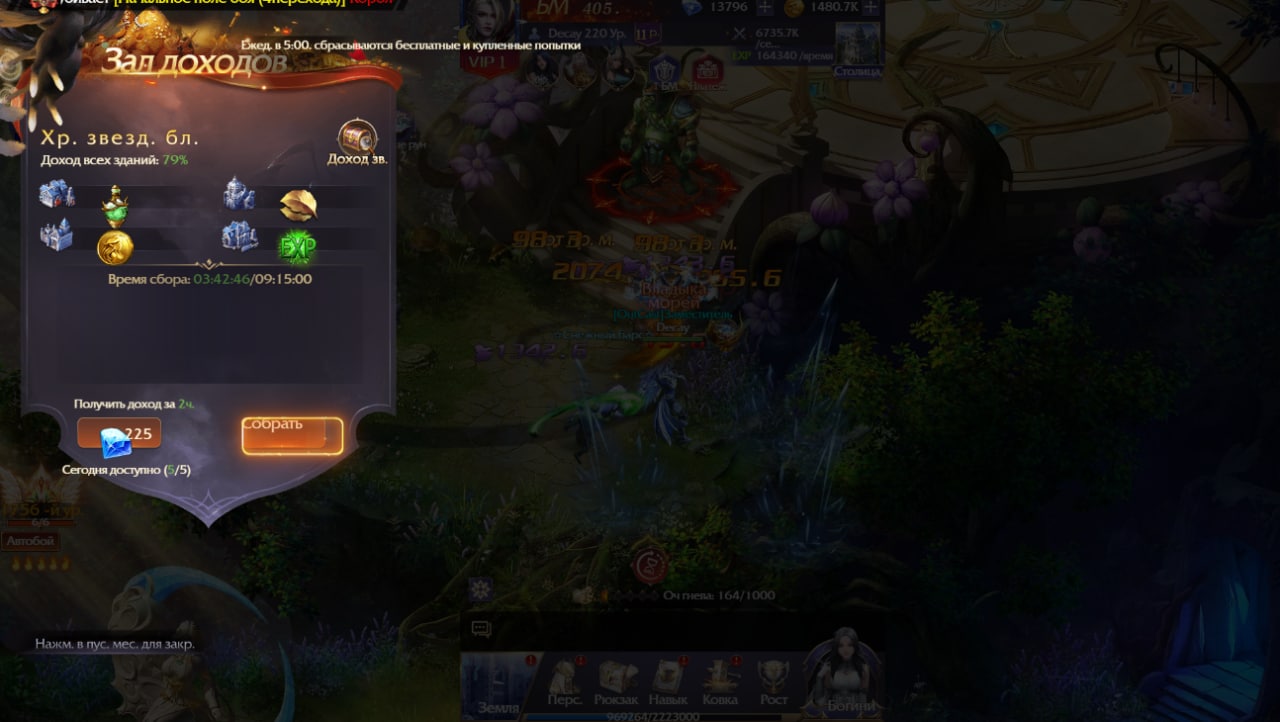This screenshot has width=1280, height=722.
Task: Open the Навык skills menu
Action: click(668, 682)
